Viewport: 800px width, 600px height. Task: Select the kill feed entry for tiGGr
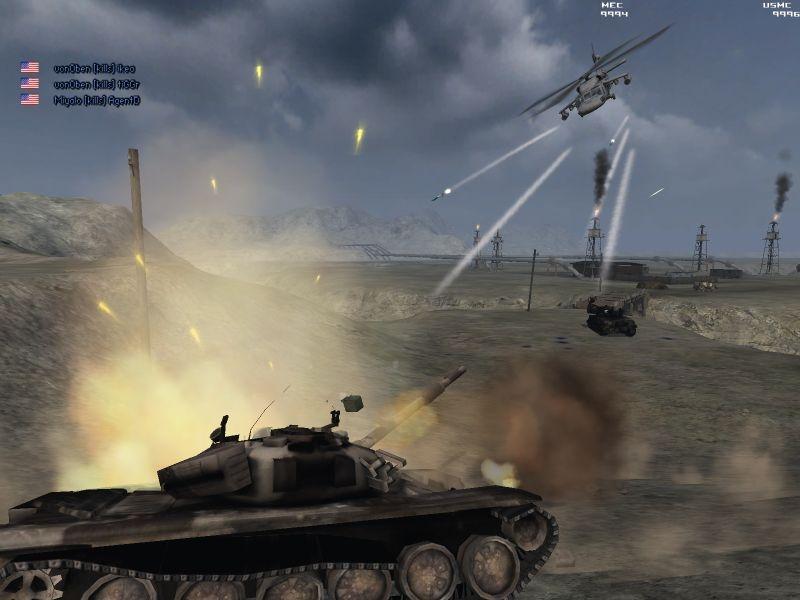tap(94, 84)
